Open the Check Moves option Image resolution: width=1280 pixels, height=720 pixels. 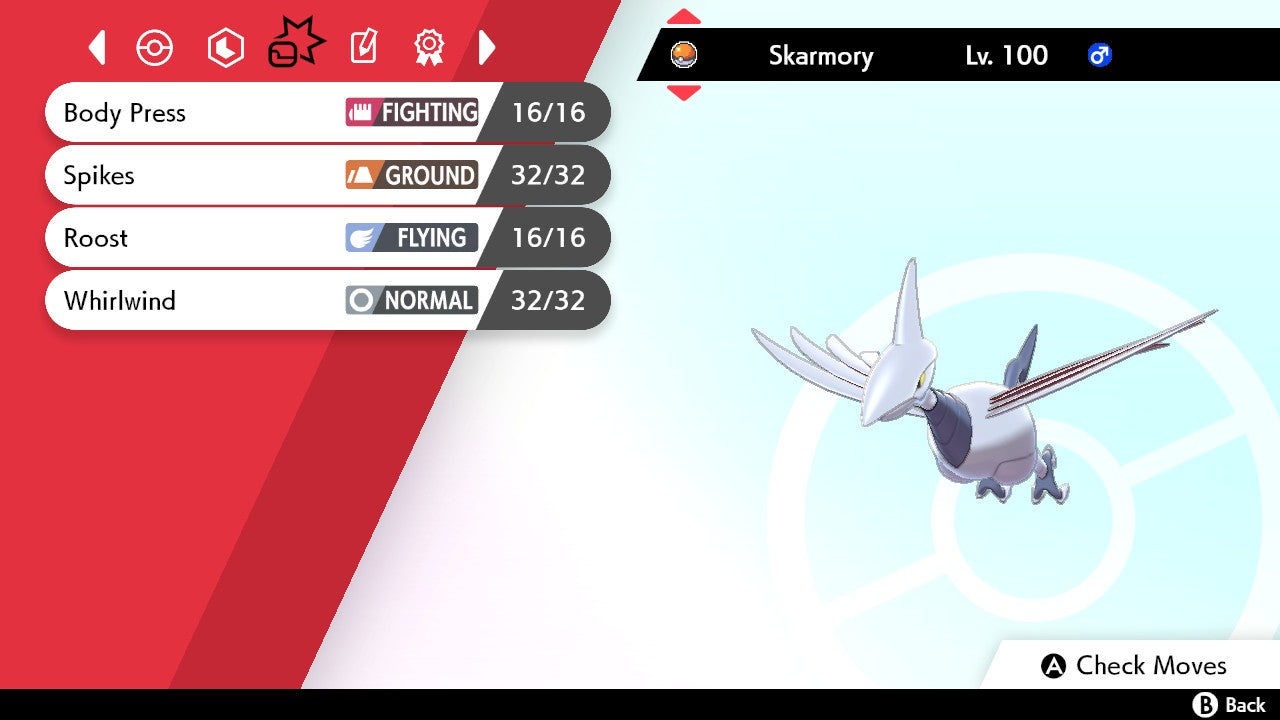pos(1134,666)
